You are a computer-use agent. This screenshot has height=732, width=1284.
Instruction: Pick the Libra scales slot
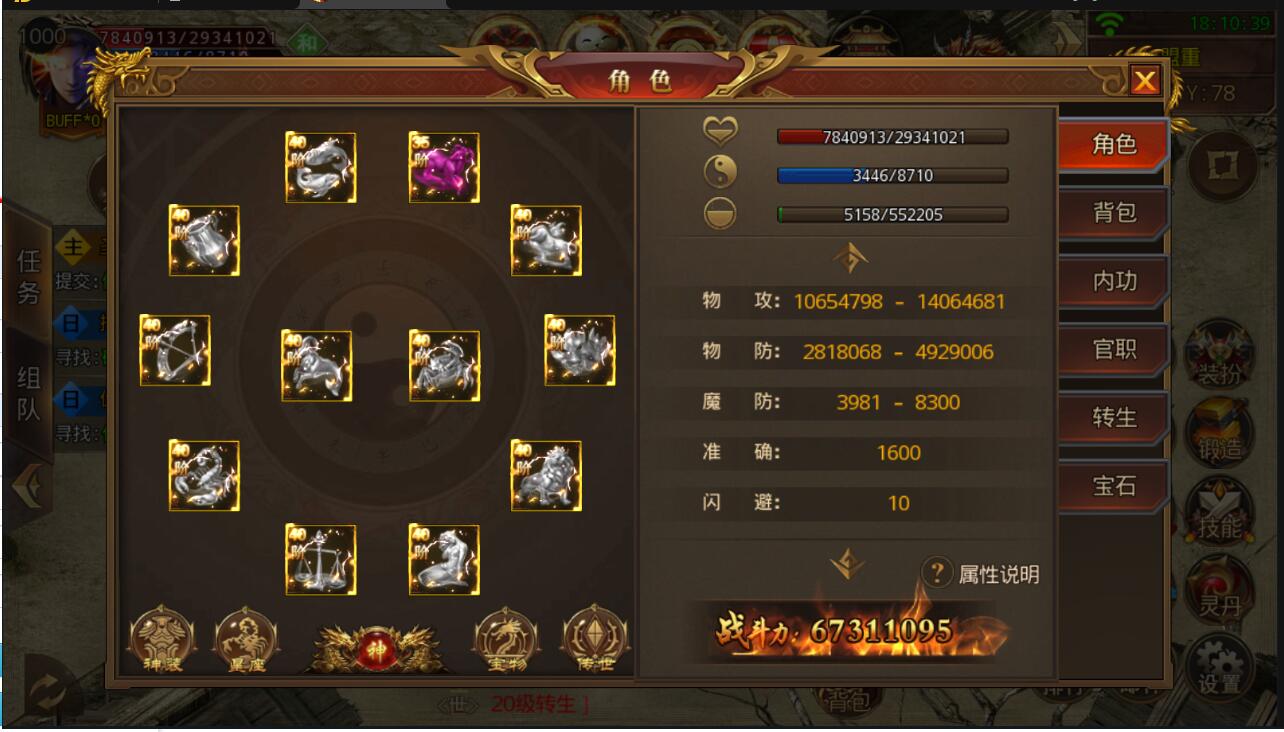coord(321,560)
